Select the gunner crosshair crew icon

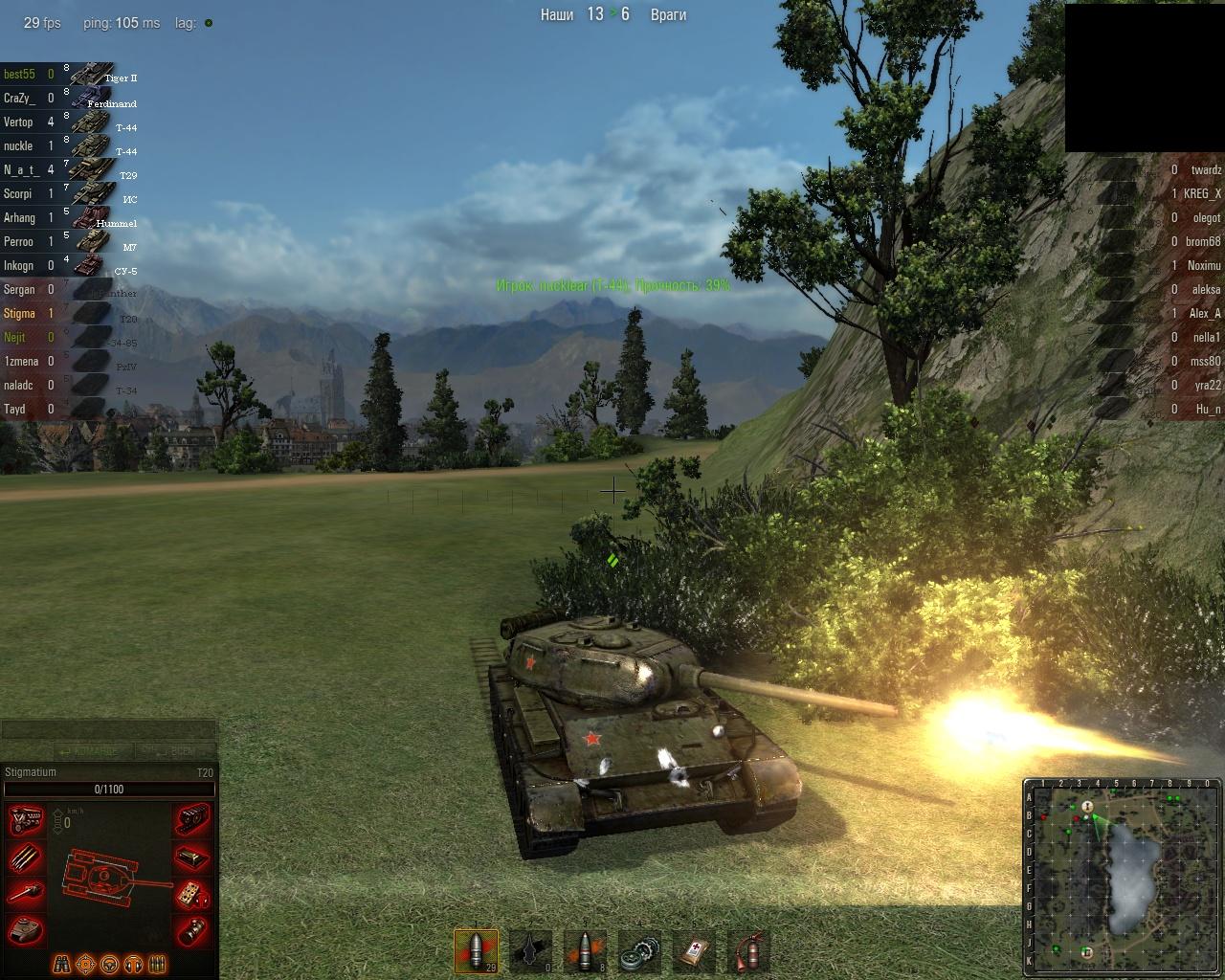click(x=86, y=963)
